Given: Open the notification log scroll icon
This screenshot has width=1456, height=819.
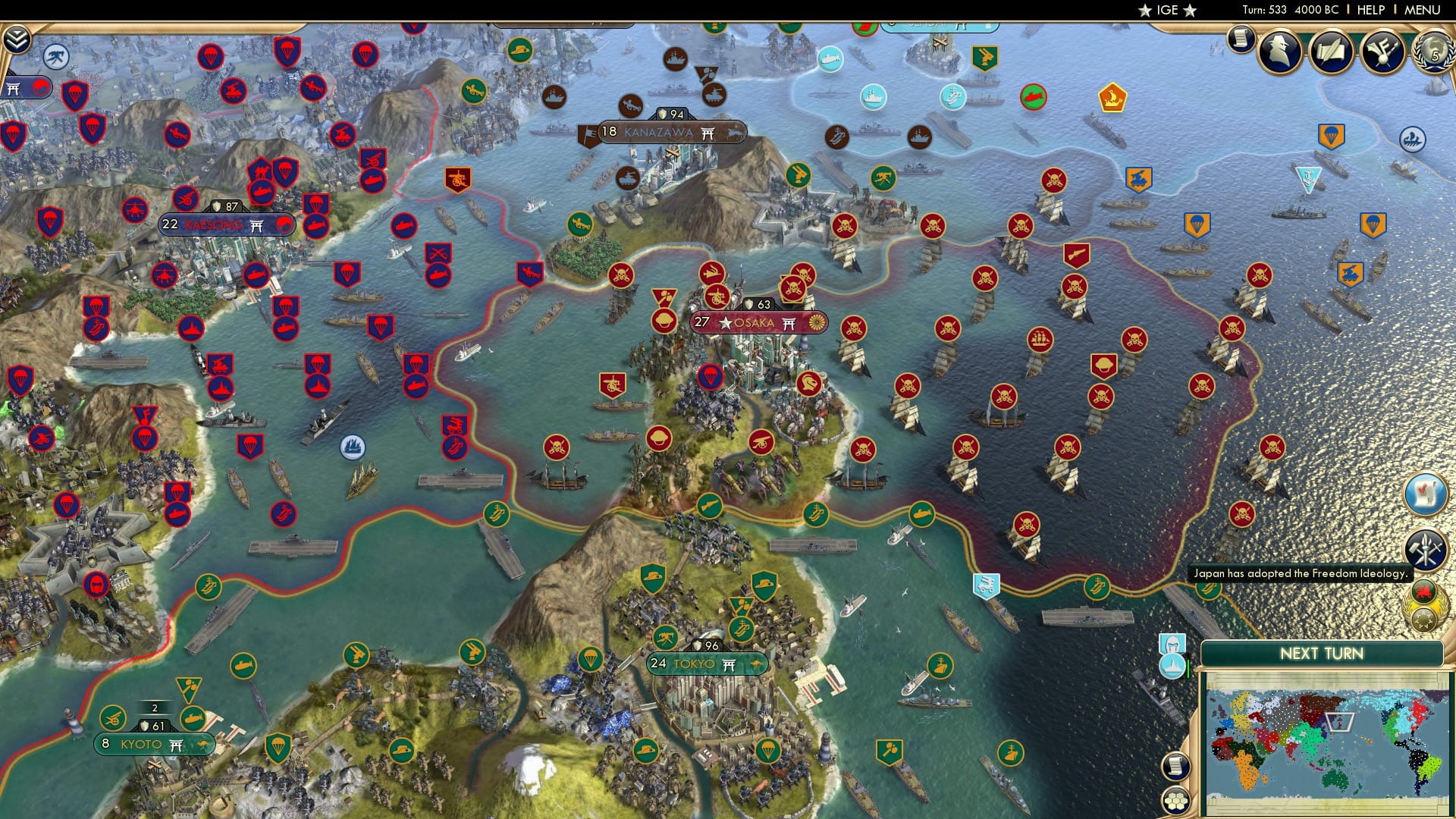Looking at the screenshot, I should click(1176, 766).
